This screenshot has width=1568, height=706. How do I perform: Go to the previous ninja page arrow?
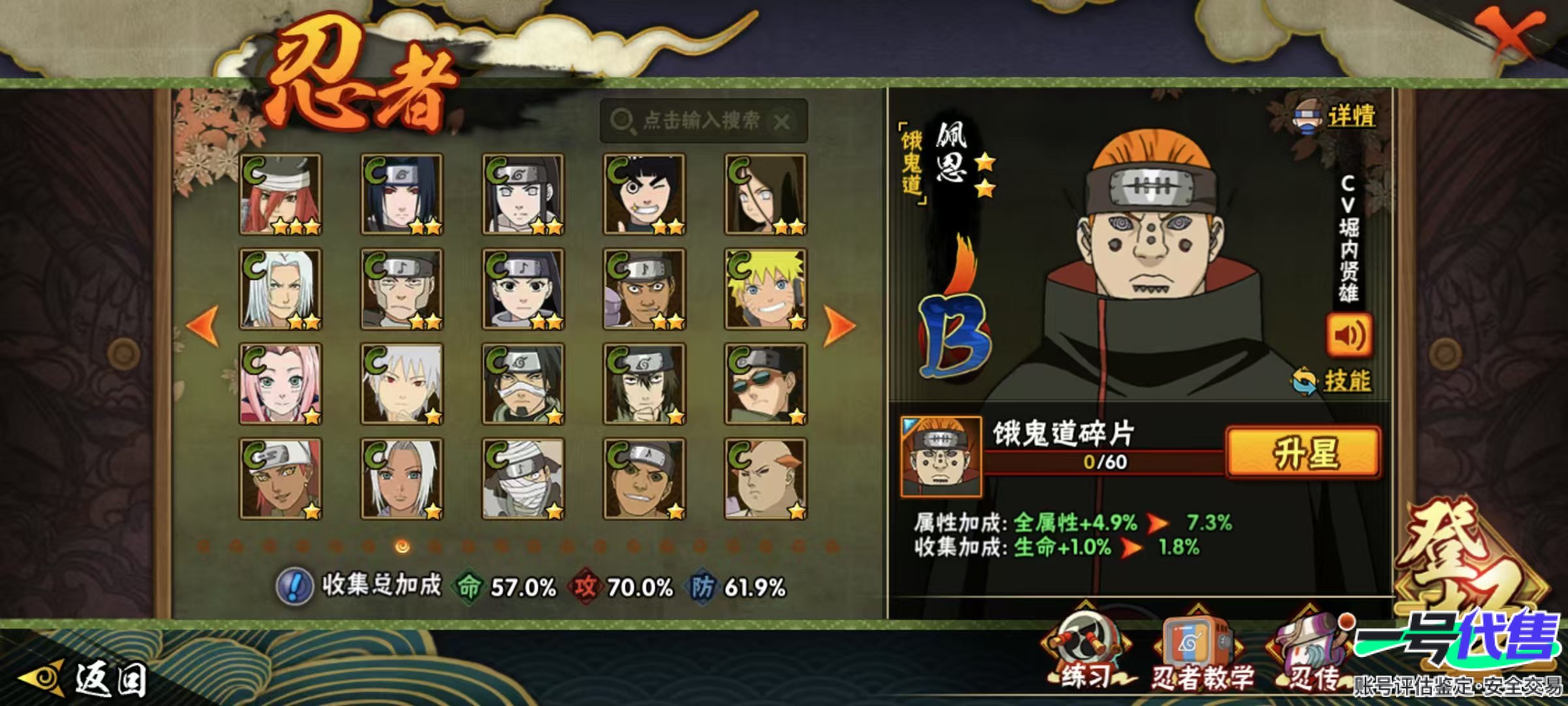coord(203,325)
